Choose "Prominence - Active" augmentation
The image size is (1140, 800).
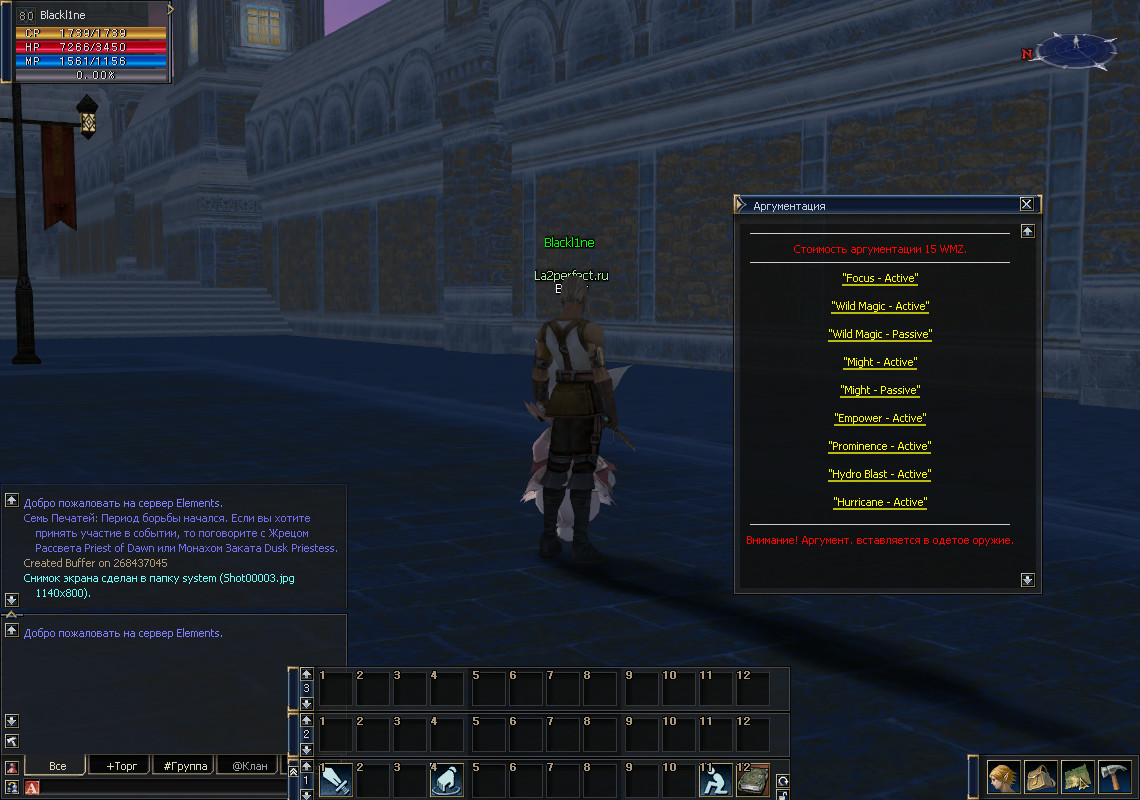(x=880, y=446)
